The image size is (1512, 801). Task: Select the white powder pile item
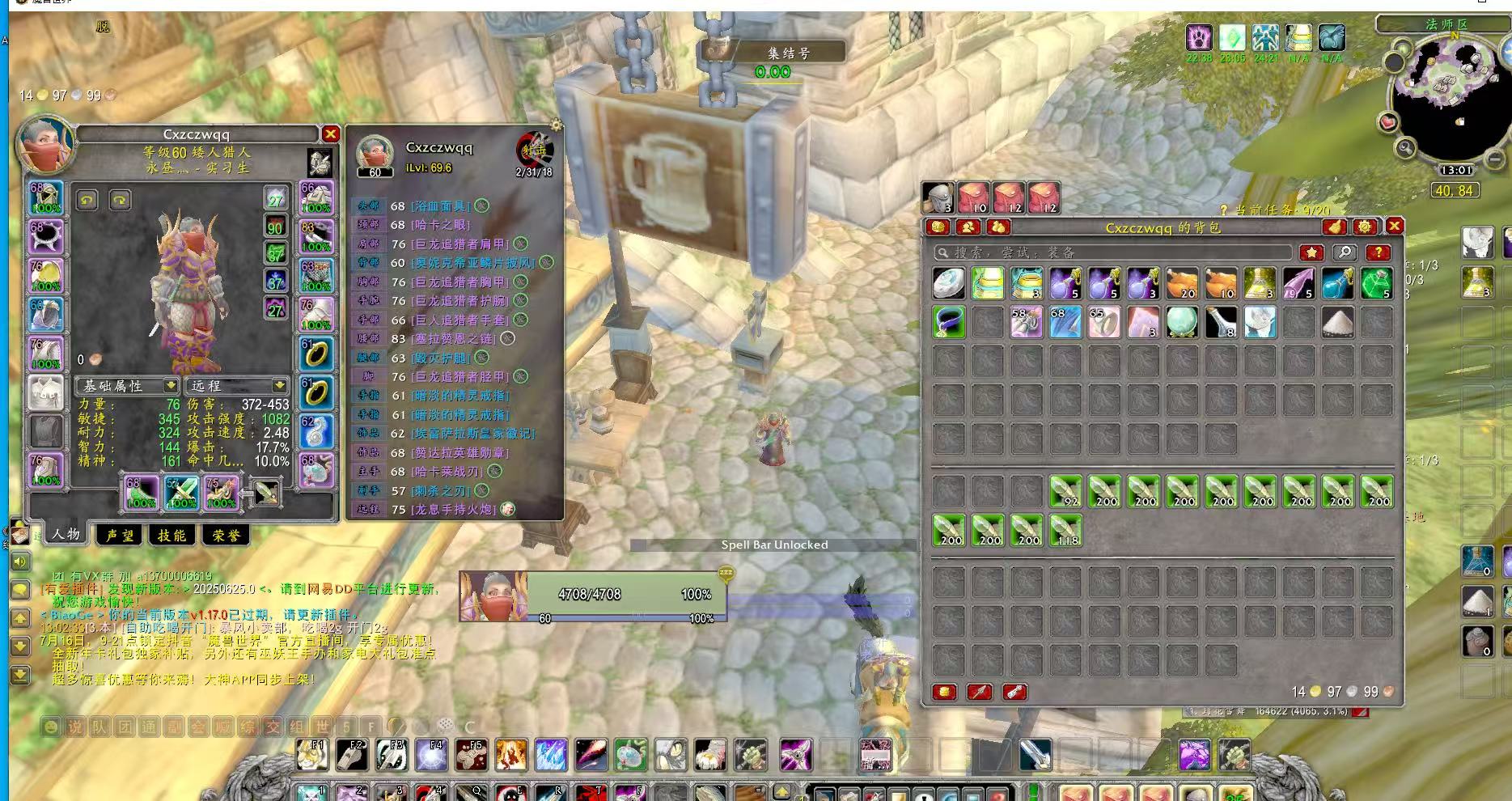point(1337,322)
